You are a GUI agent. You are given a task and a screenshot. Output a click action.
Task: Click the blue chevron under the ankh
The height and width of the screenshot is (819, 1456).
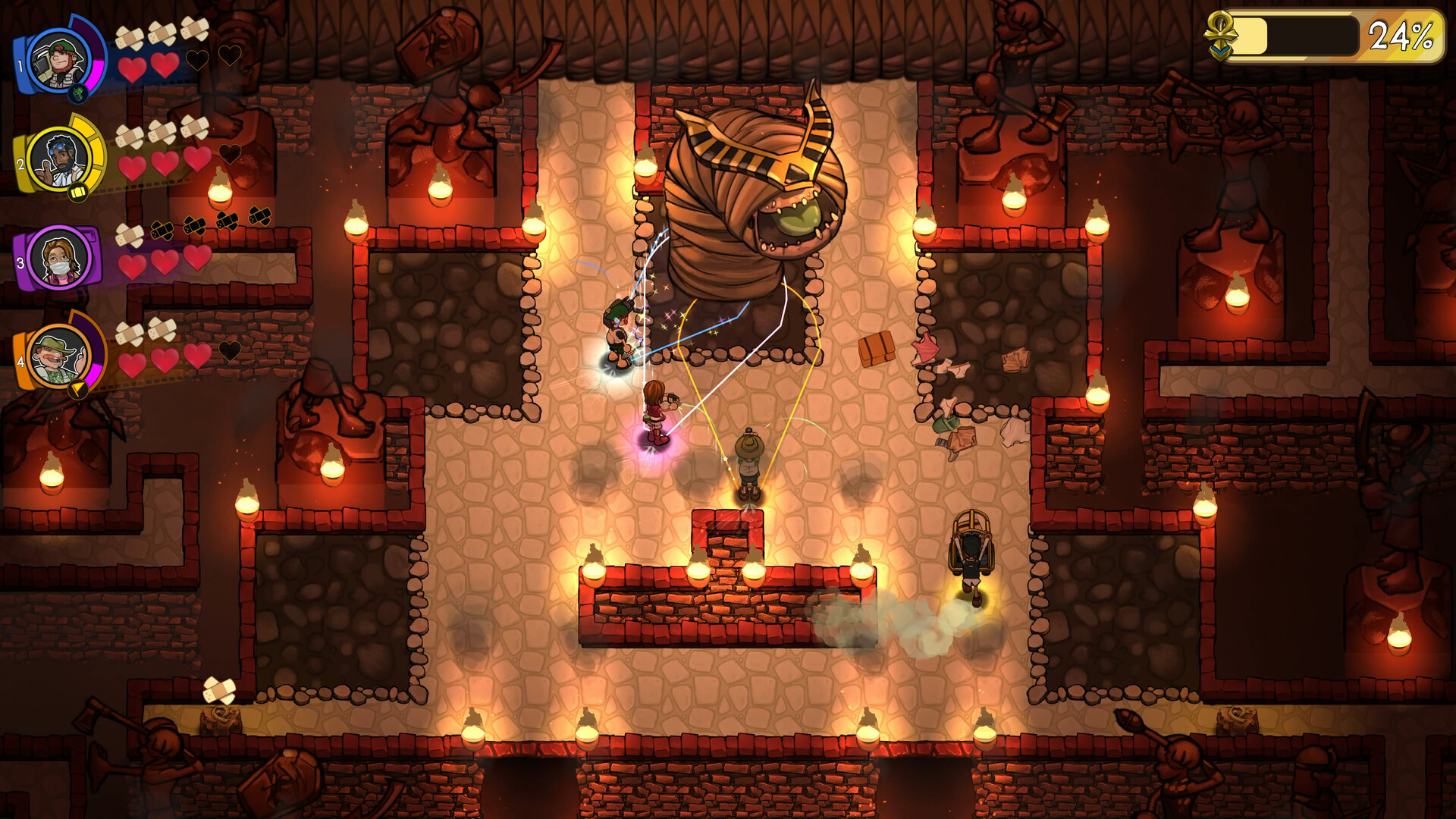pyautogui.click(x=1219, y=51)
